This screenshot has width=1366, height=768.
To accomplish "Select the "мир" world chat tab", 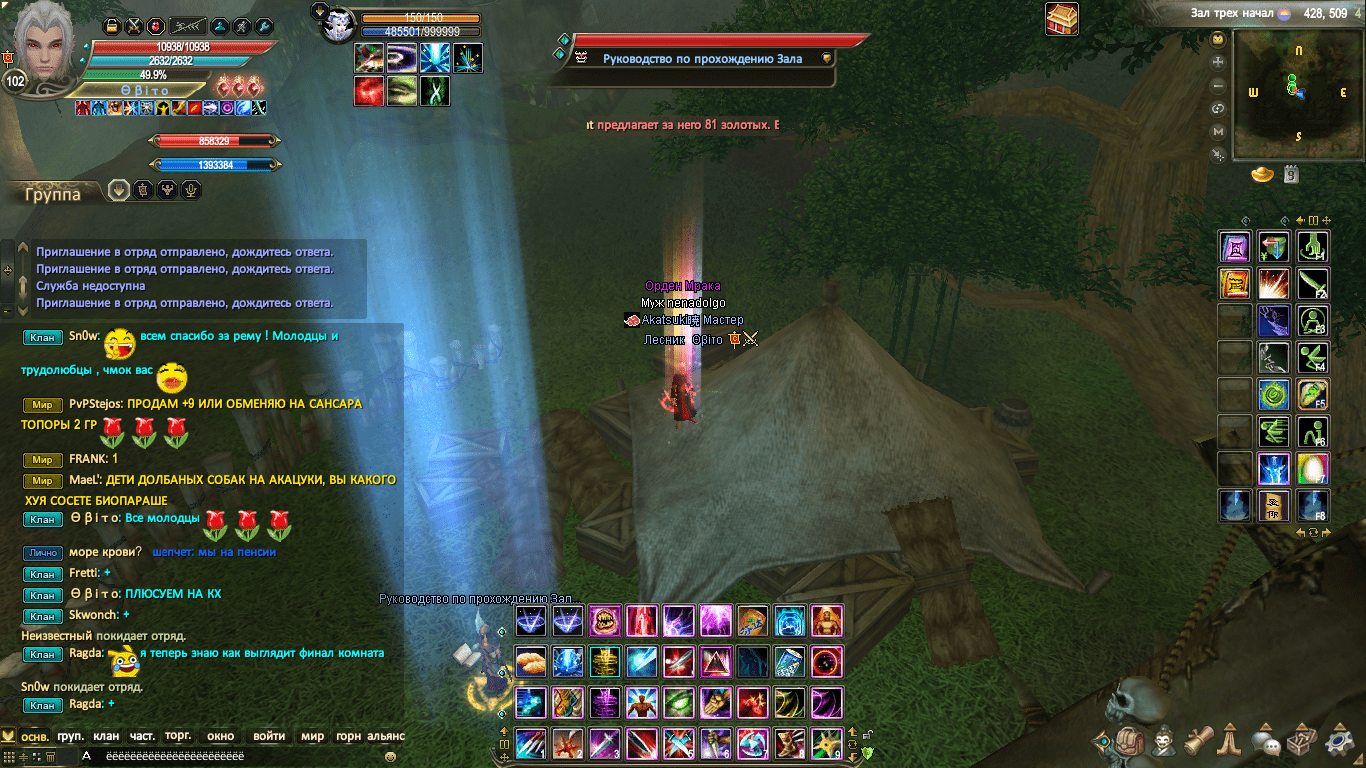I will click(x=312, y=736).
